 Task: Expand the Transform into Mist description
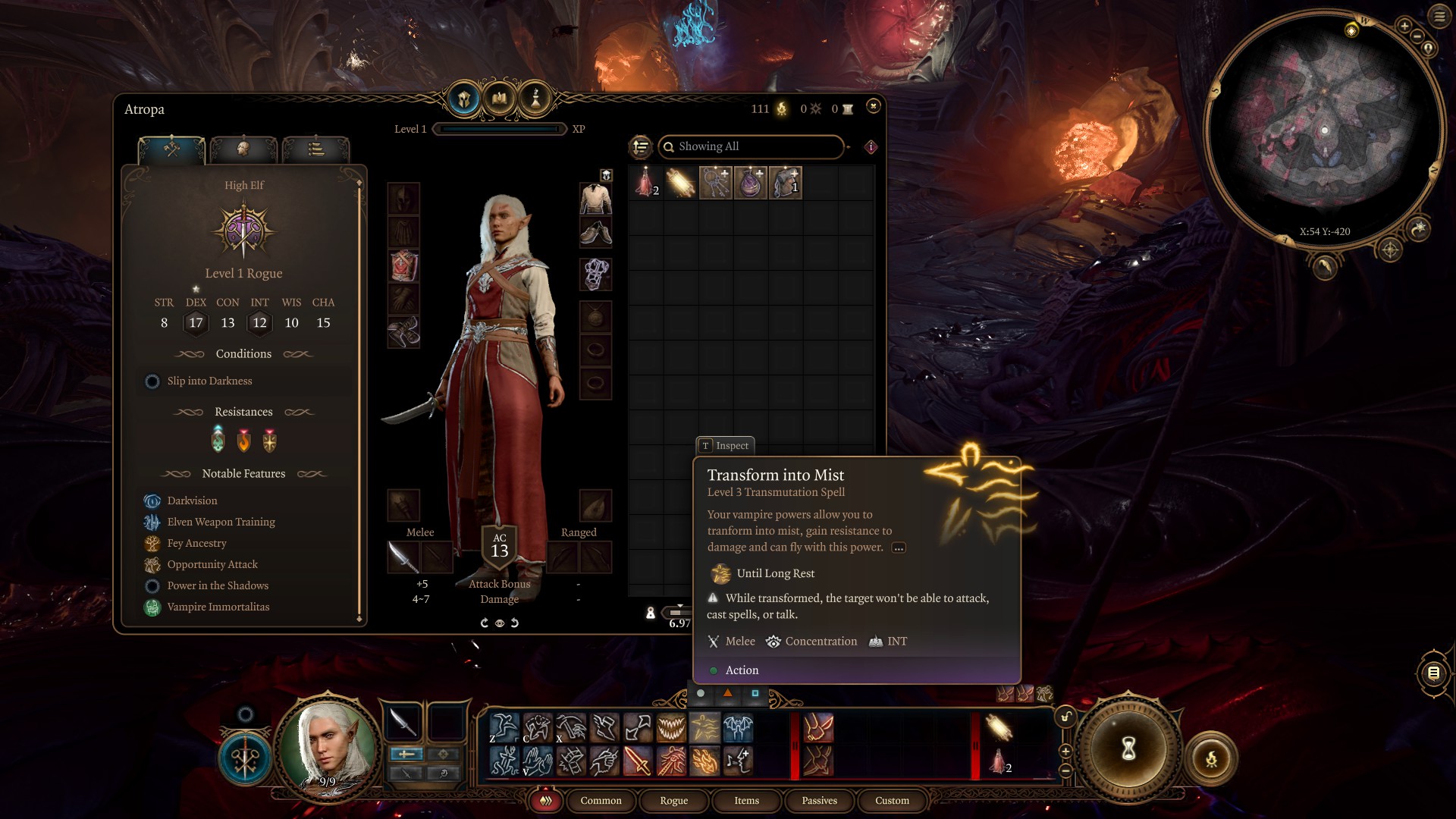click(x=899, y=548)
